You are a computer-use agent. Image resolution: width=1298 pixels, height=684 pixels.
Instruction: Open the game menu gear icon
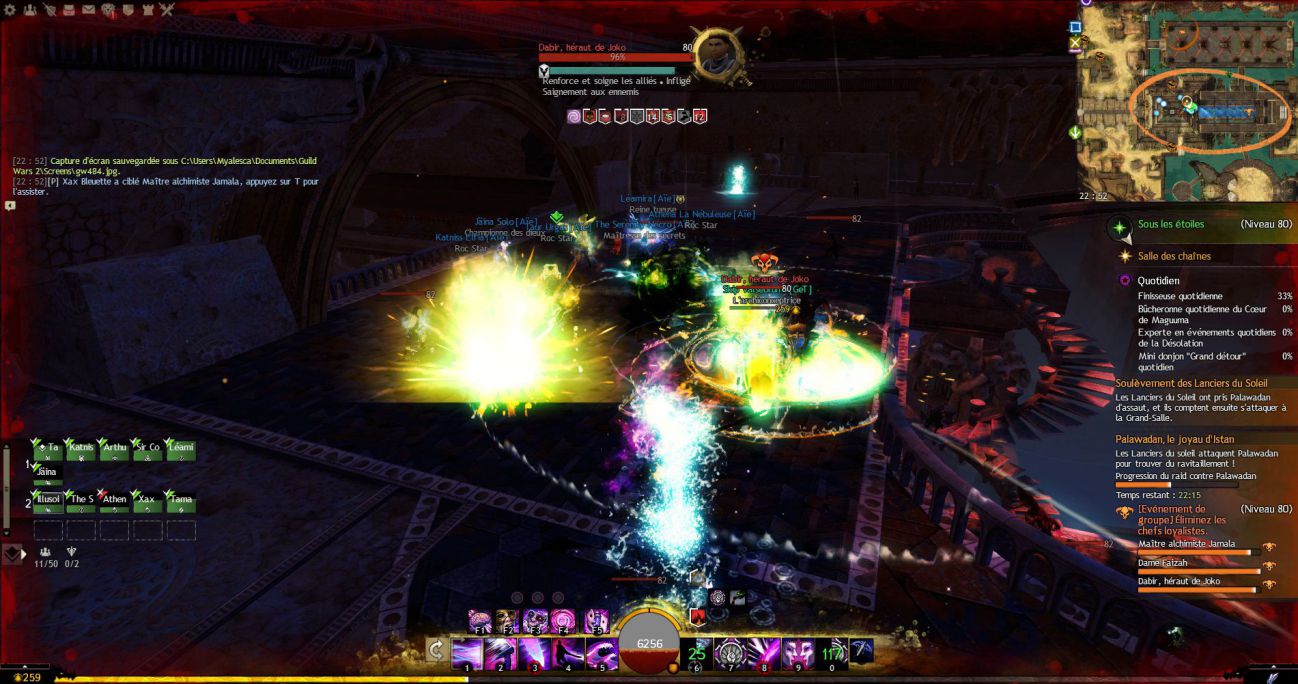pos(9,10)
